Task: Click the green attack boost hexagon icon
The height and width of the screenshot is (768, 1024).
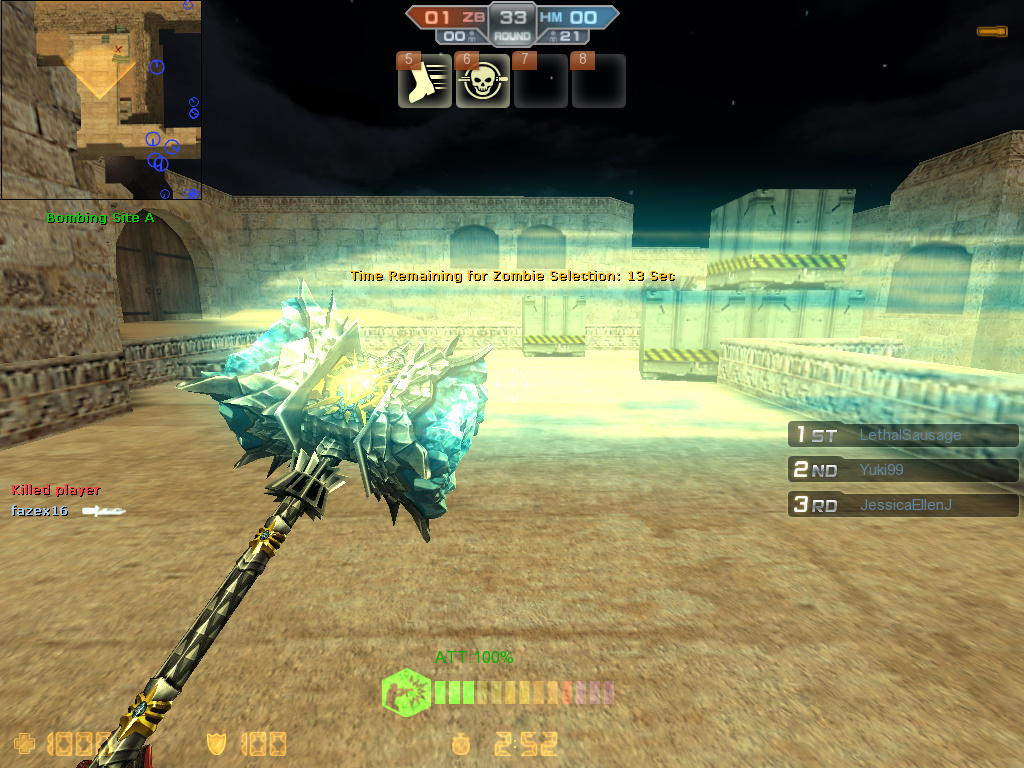Action: (x=406, y=692)
